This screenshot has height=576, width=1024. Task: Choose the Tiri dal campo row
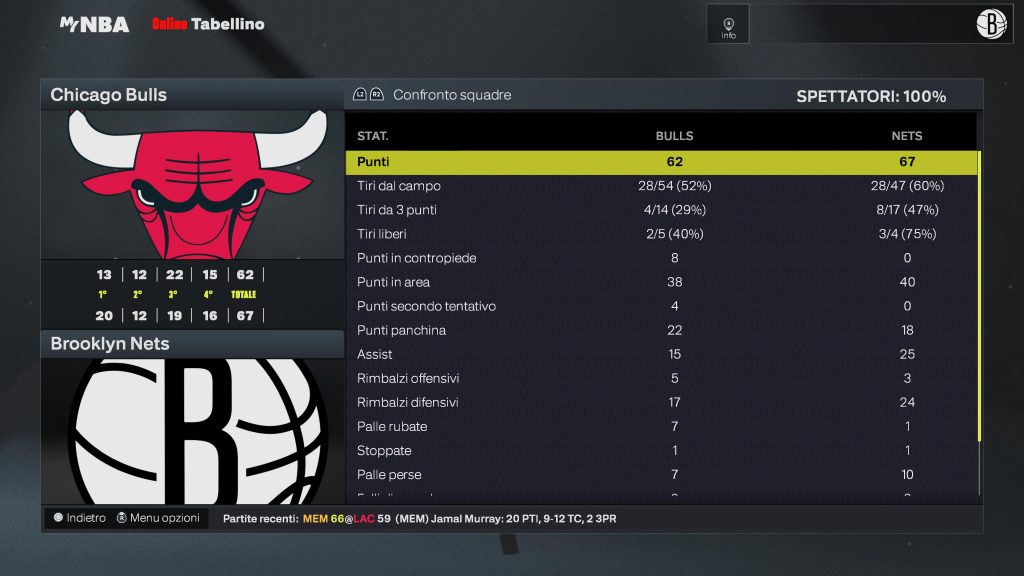pyautogui.click(x=661, y=186)
